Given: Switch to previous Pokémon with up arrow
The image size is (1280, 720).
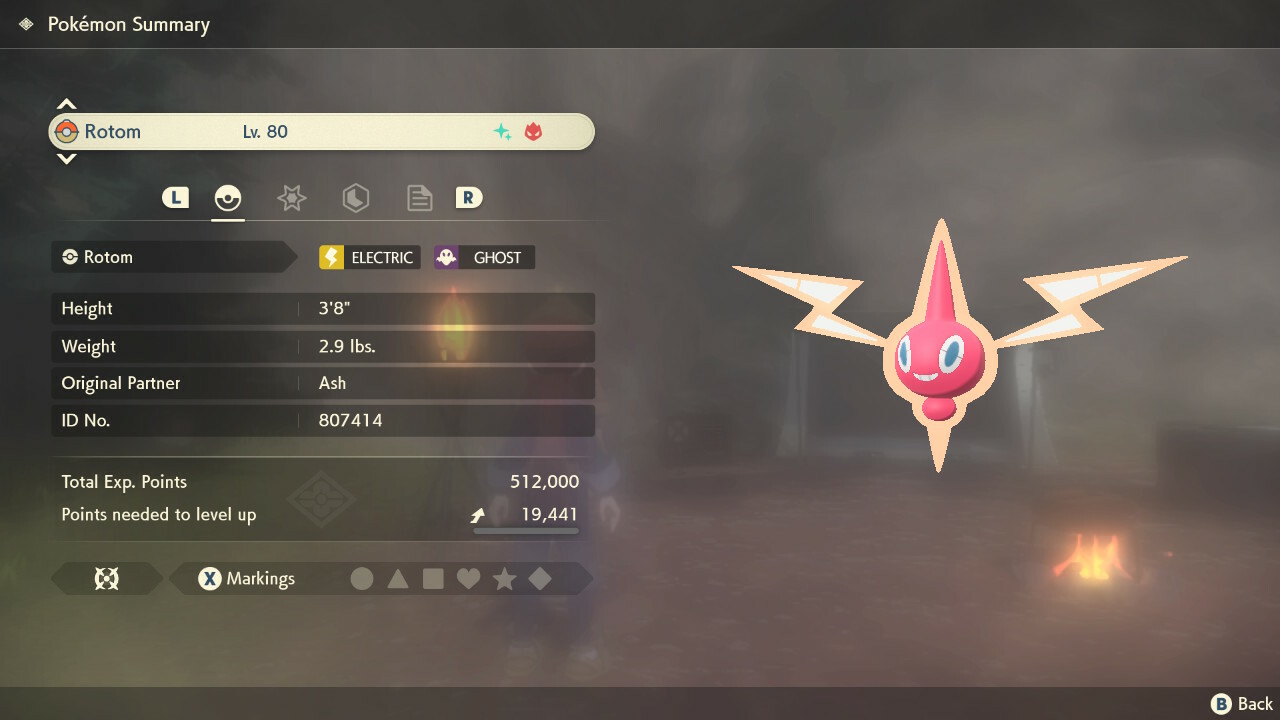Looking at the screenshot, I should (x=66, y=104).
